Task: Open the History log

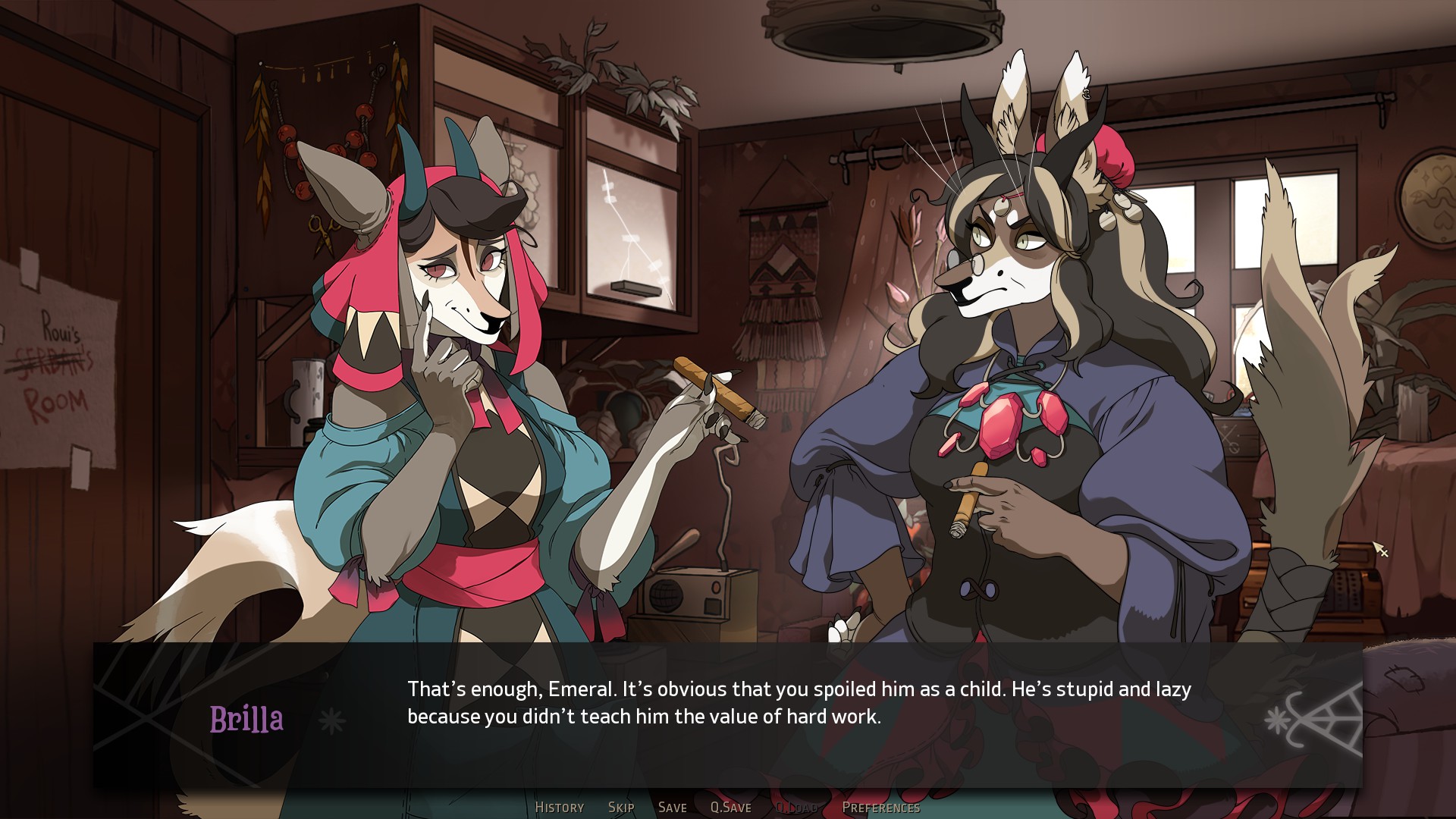Action: 559,808
